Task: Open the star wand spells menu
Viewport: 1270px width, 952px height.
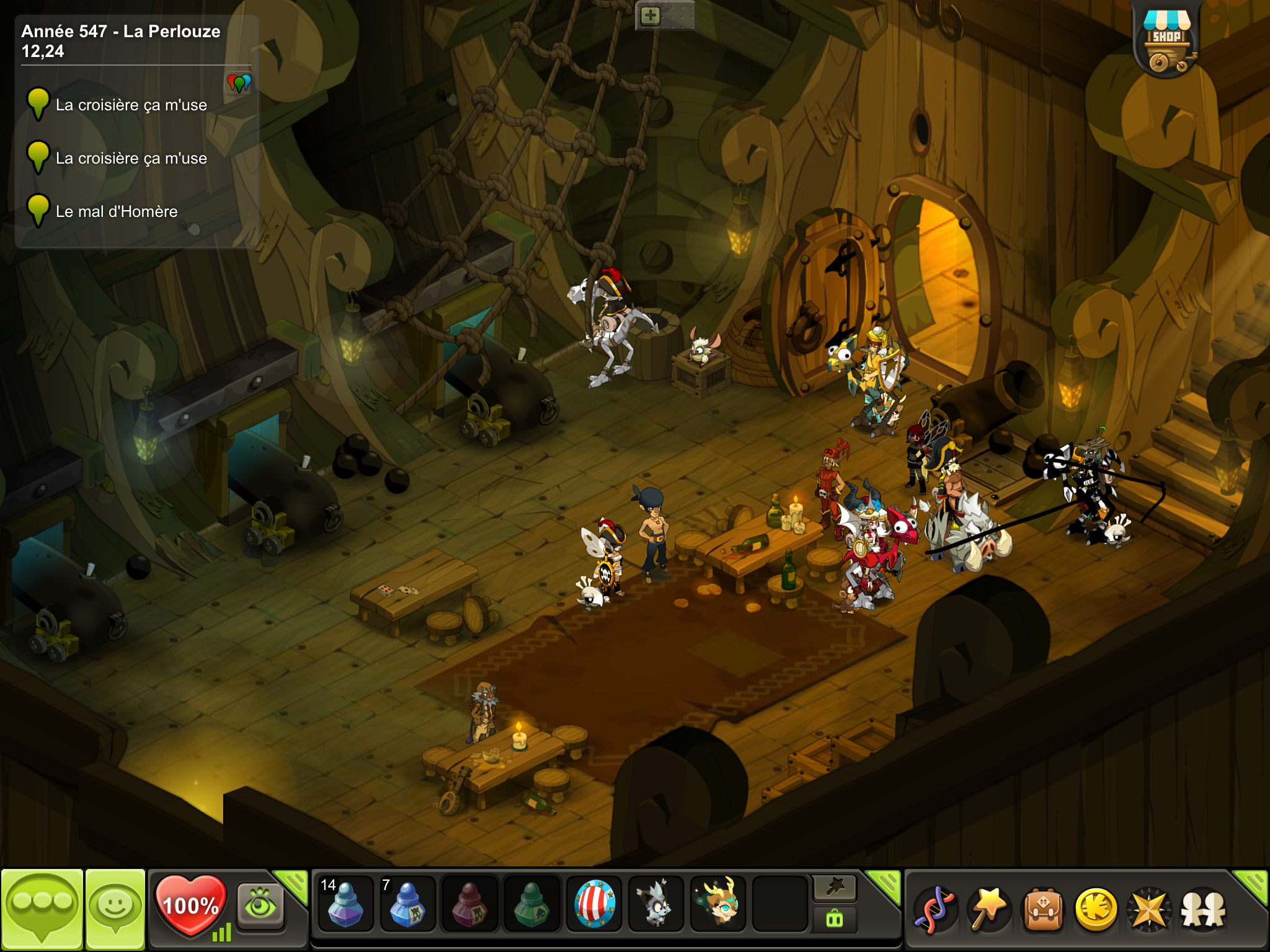Action: point(988,910)
